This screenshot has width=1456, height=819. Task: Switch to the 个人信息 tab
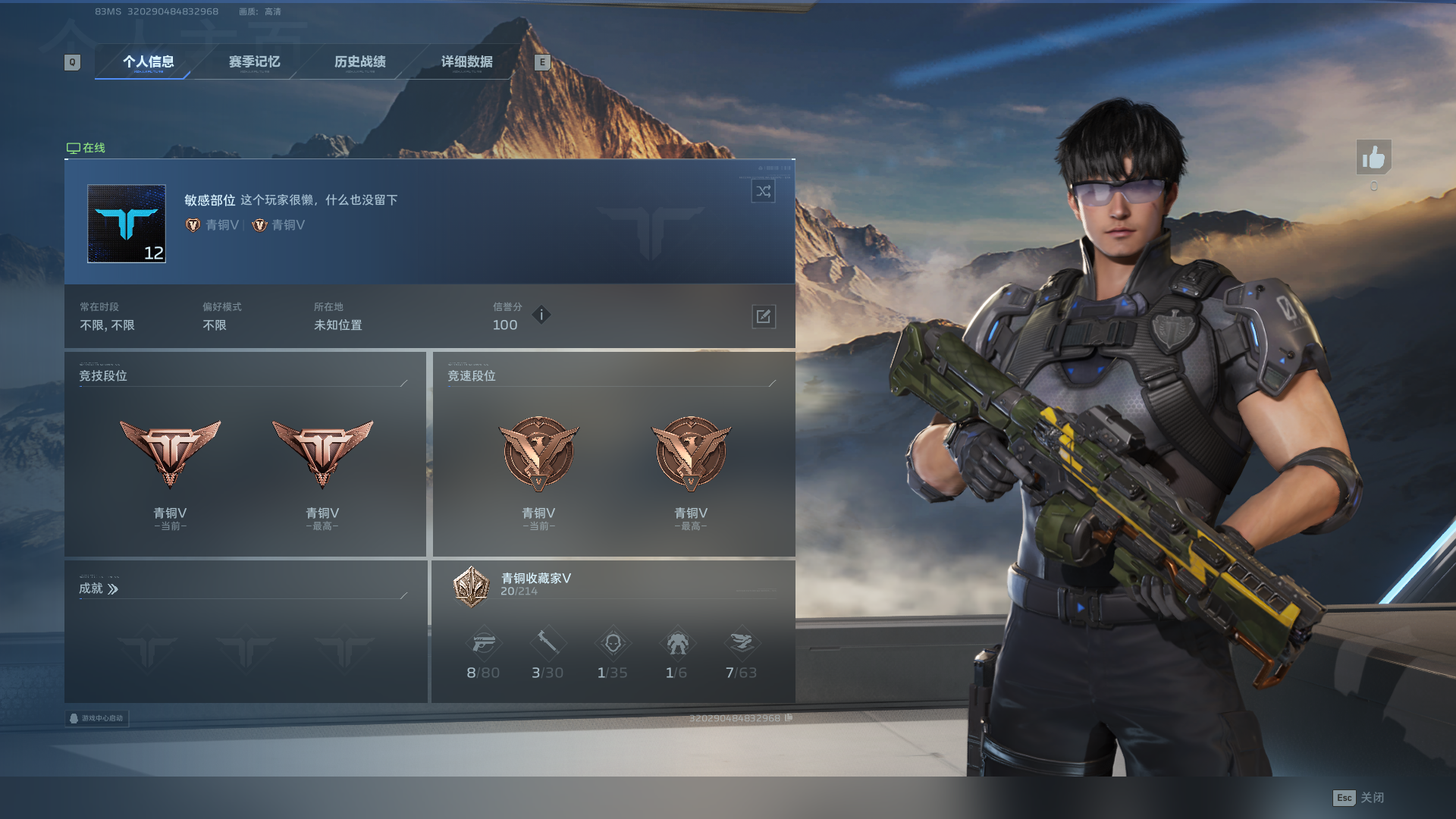point(149,62)
